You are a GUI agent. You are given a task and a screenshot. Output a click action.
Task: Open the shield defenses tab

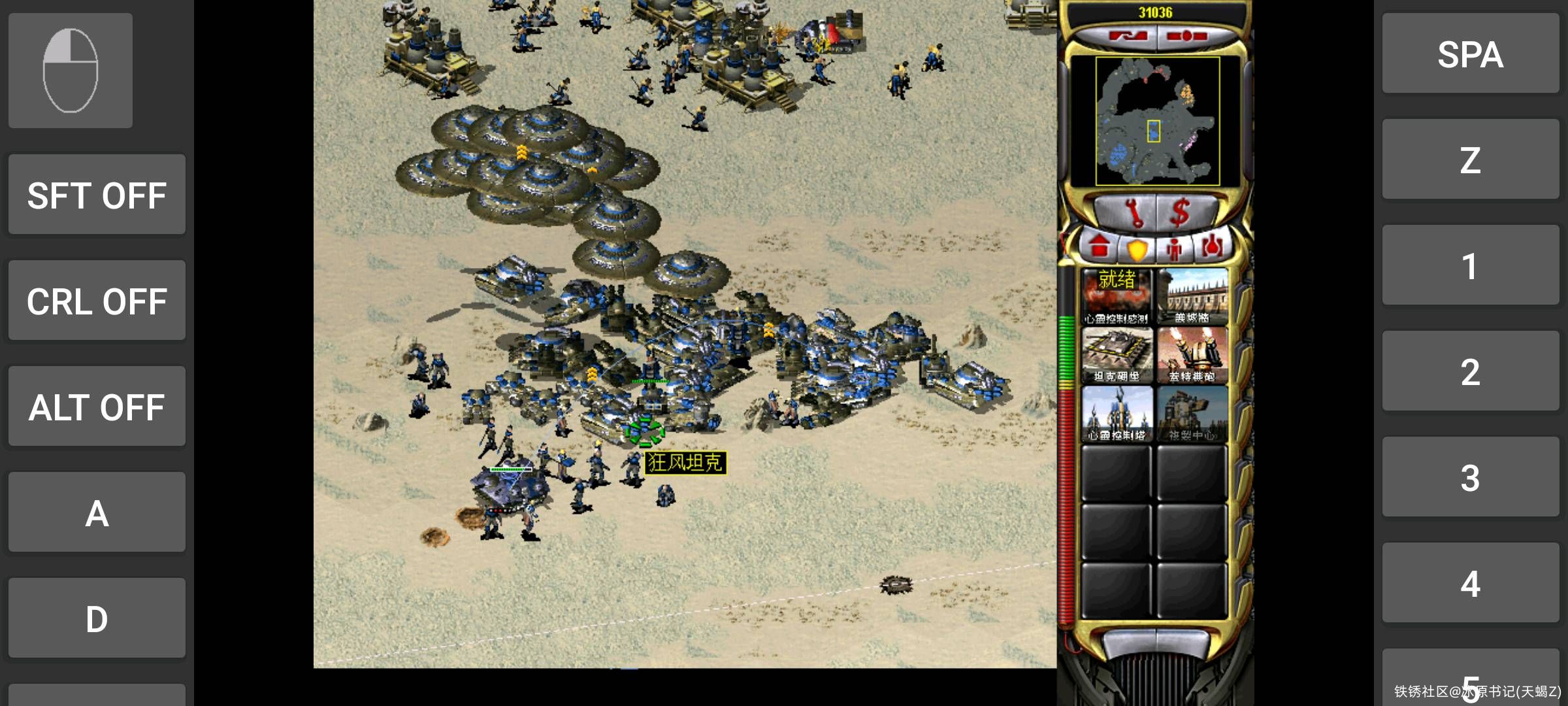coord(1137,249)
